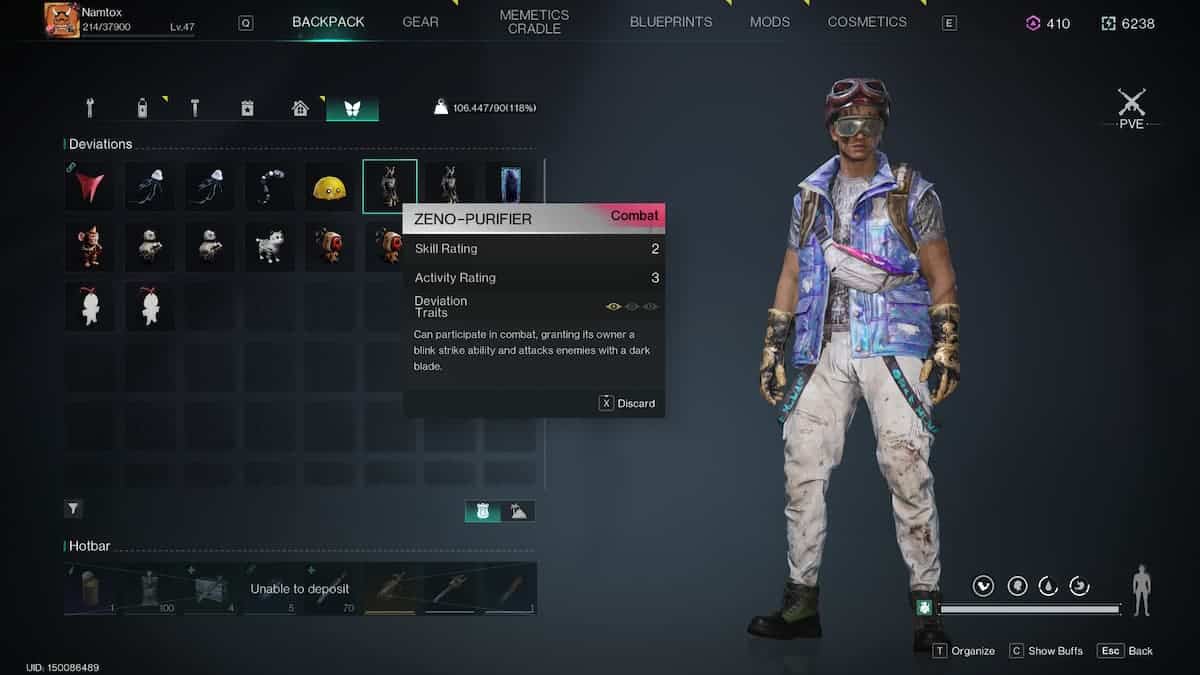Select the butterfly Deviations category
This screenshot has height=675, width=1200.
(x=352, y=107)
